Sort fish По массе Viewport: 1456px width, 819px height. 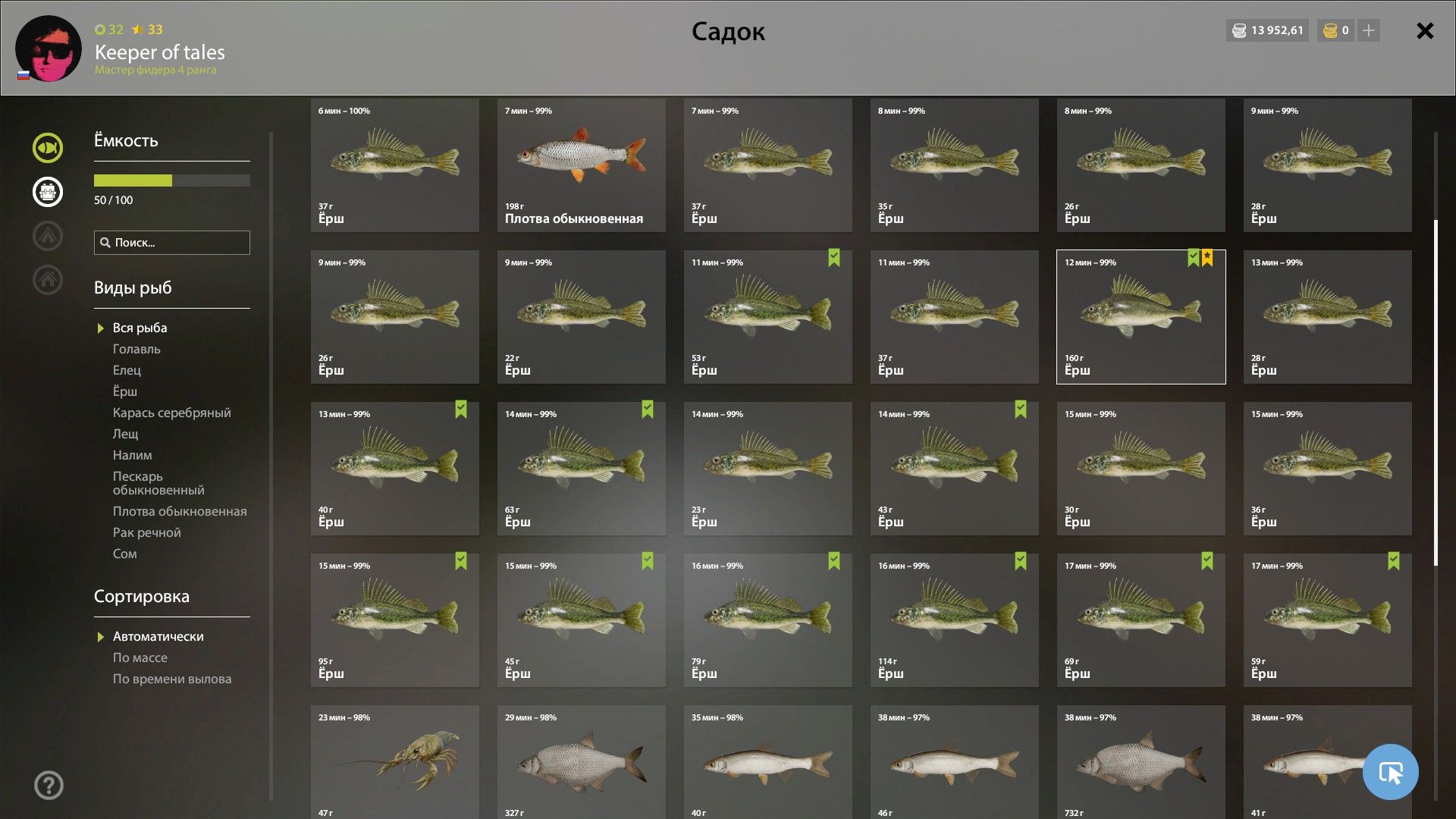(x=140, y=657)
